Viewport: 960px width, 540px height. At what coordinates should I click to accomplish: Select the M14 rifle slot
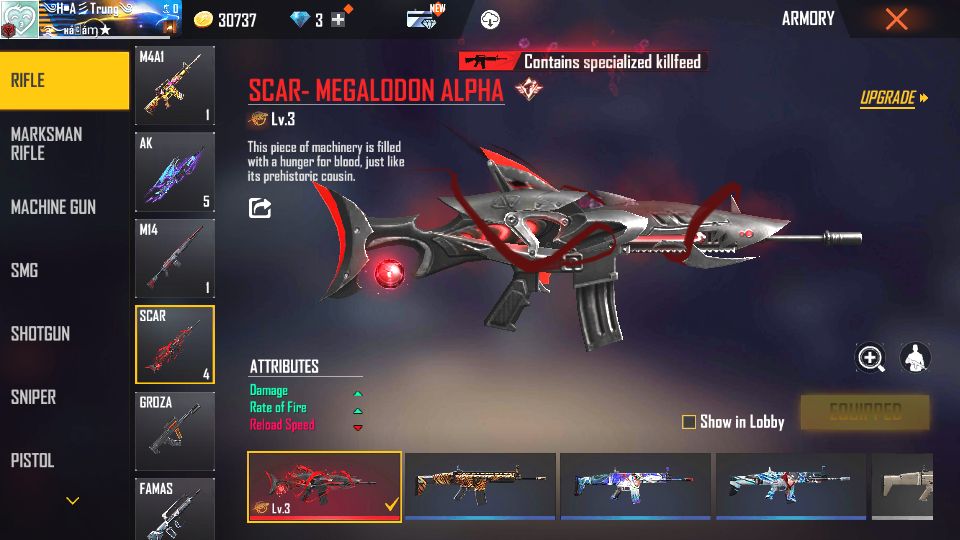pos(175,258)
